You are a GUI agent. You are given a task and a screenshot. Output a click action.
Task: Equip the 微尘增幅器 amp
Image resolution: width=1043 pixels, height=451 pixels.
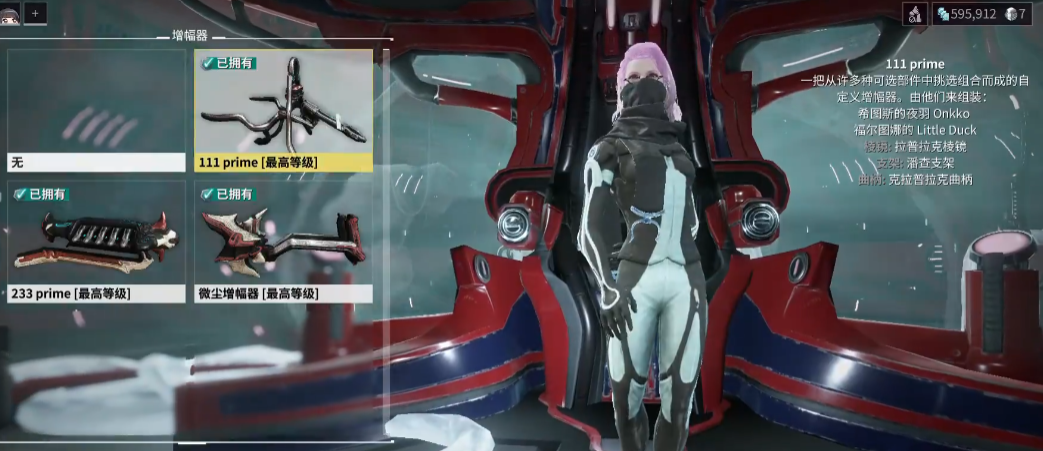click(284, 242)
